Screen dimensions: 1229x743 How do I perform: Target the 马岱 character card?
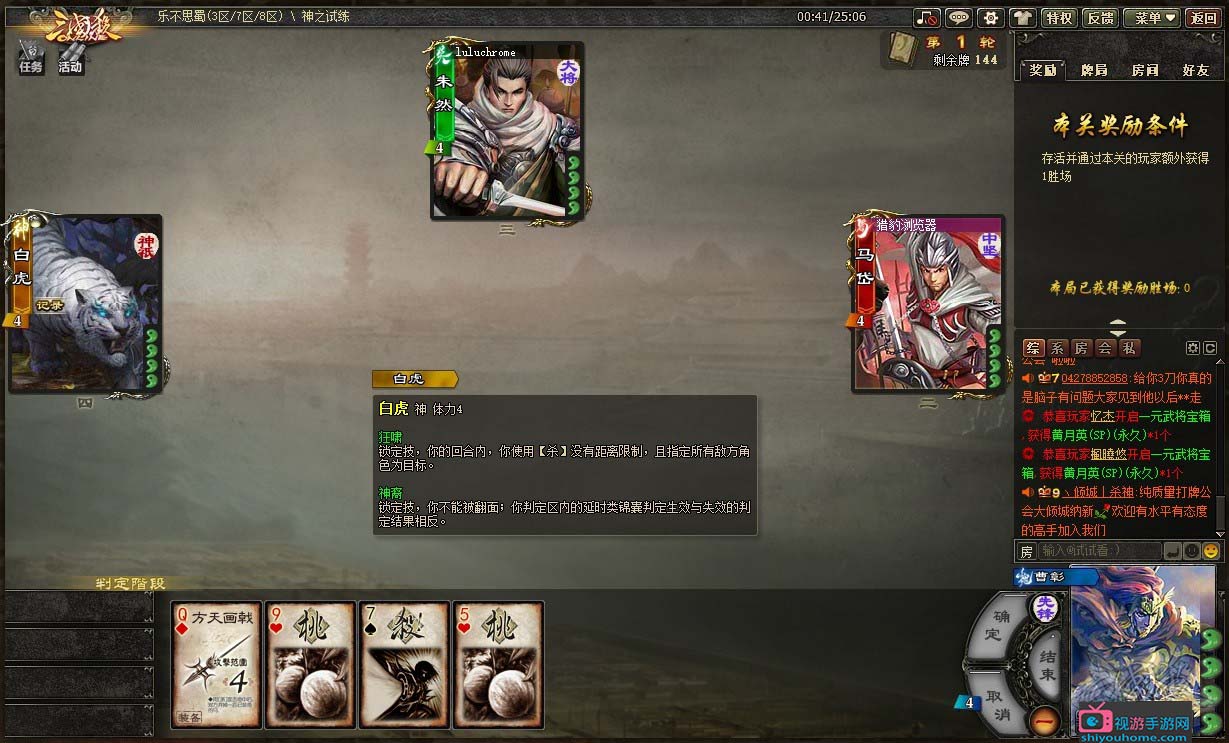coord(927,303)
